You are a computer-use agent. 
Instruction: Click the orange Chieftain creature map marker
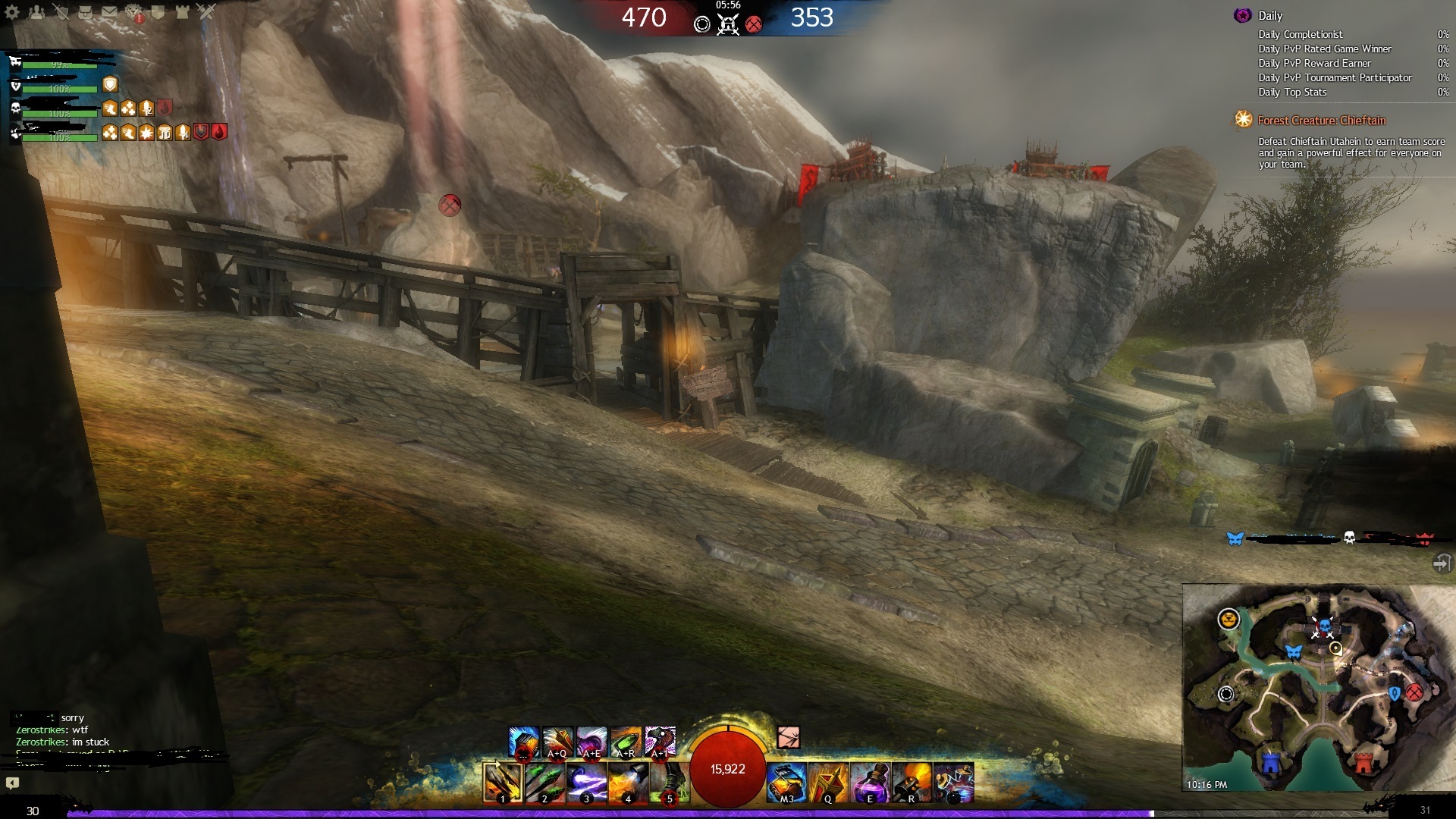click(1228, 620)
